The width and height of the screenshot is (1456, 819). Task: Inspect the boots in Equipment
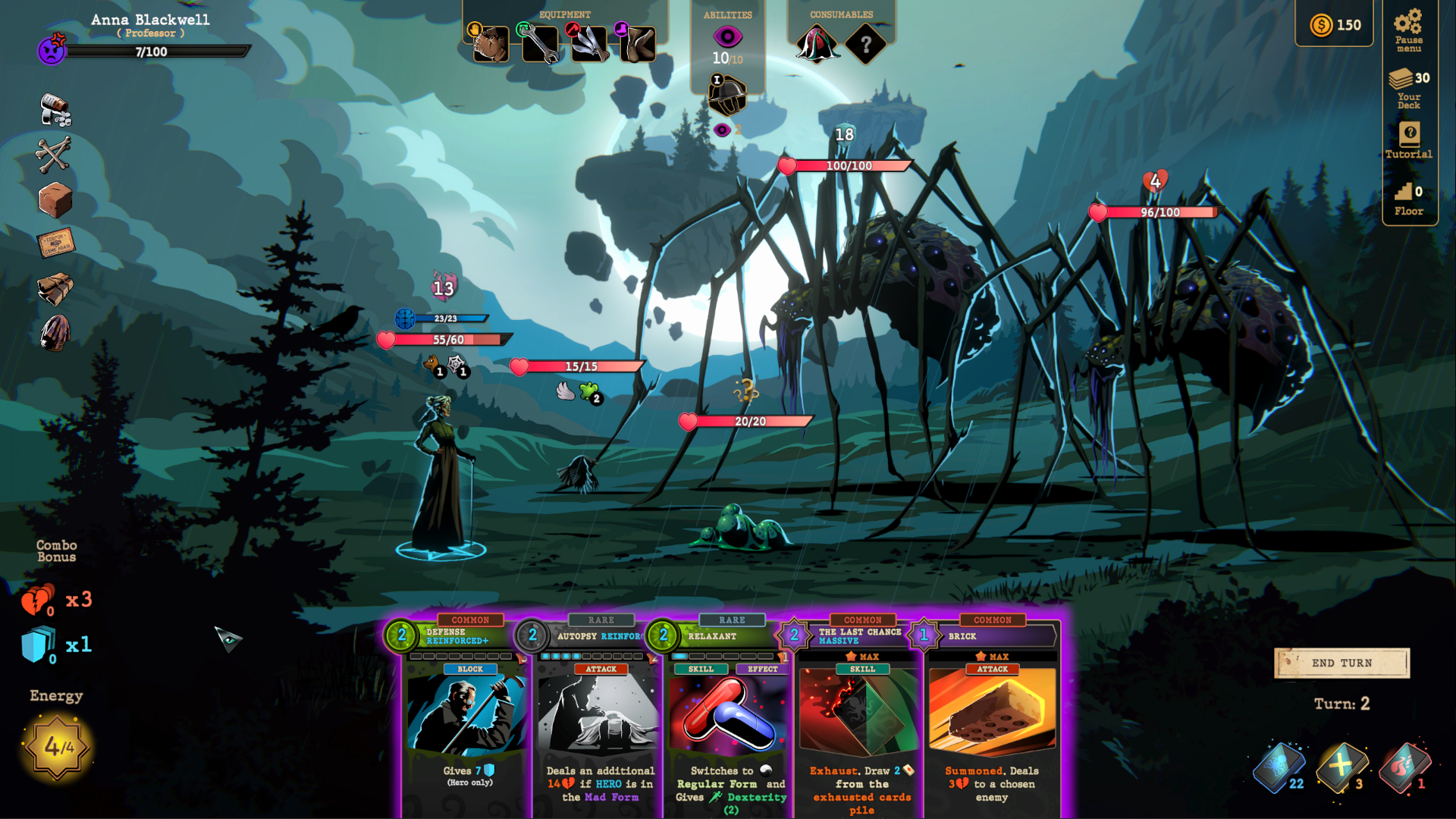(639, 43)
